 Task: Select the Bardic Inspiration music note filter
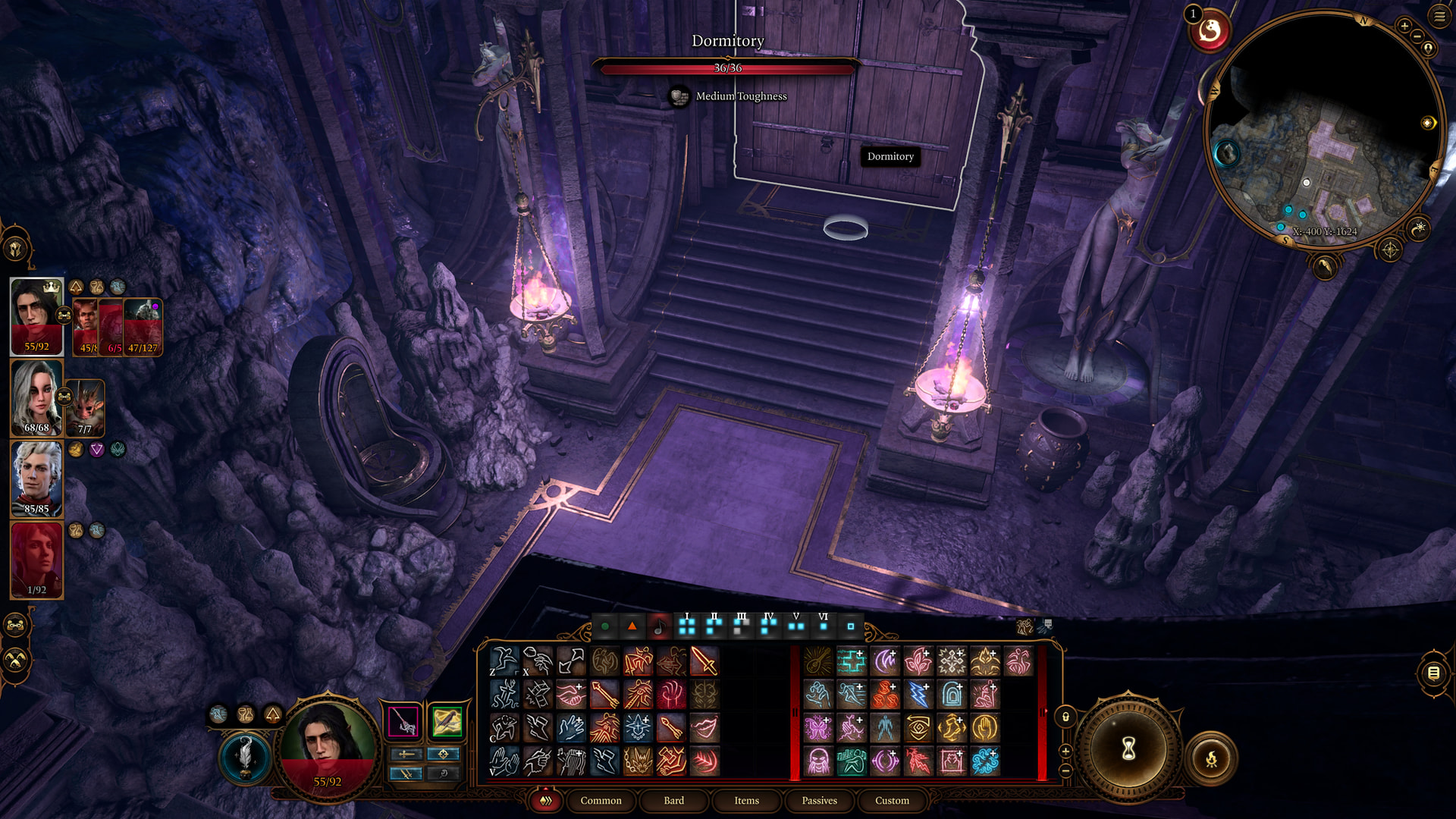659,626
